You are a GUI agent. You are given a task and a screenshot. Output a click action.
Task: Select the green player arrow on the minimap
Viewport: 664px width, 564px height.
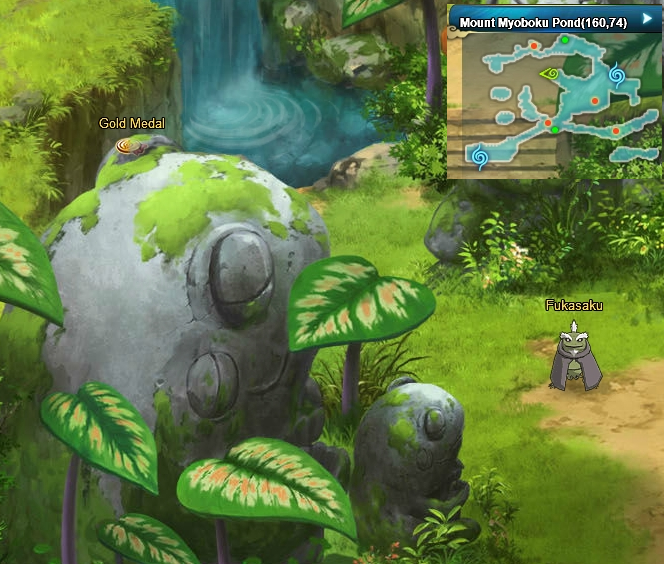click(x=550, y=73)
